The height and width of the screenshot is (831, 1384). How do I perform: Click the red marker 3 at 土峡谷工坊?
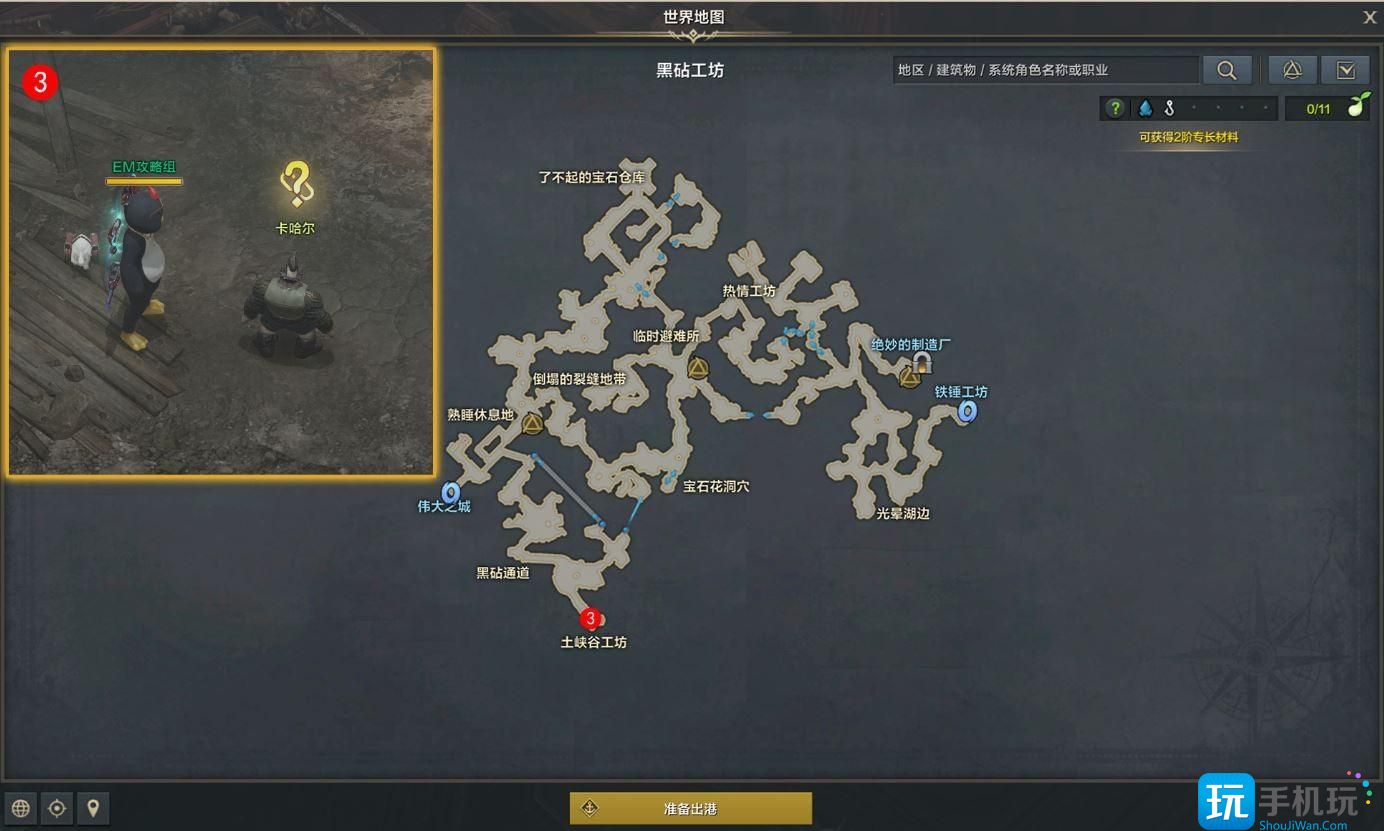[x=590, y=619]
